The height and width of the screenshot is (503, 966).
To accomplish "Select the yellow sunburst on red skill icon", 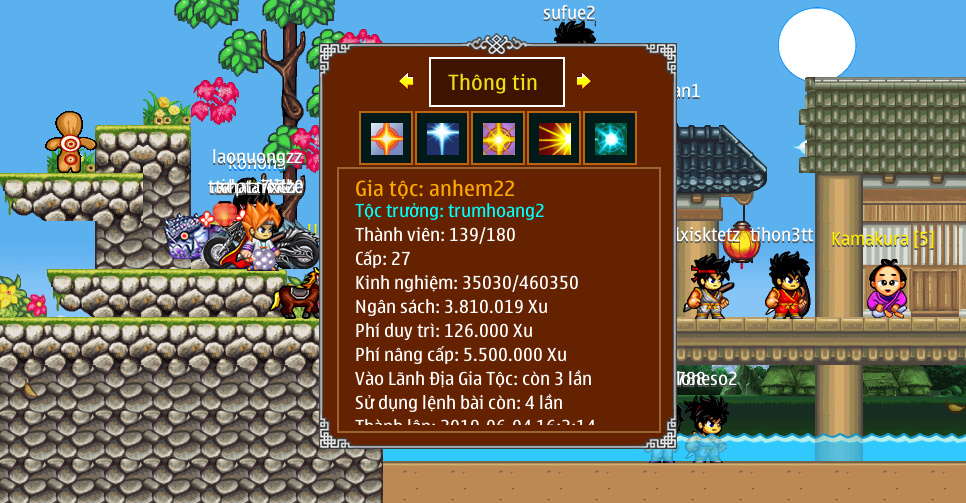I will click(x=553, y=138).
